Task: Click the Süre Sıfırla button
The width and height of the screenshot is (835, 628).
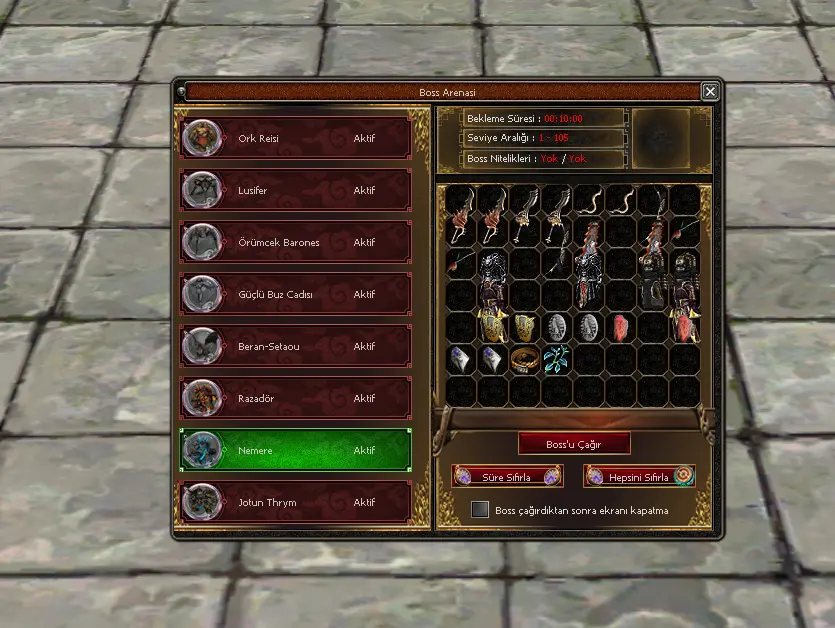Action: [x=507, y=477]
